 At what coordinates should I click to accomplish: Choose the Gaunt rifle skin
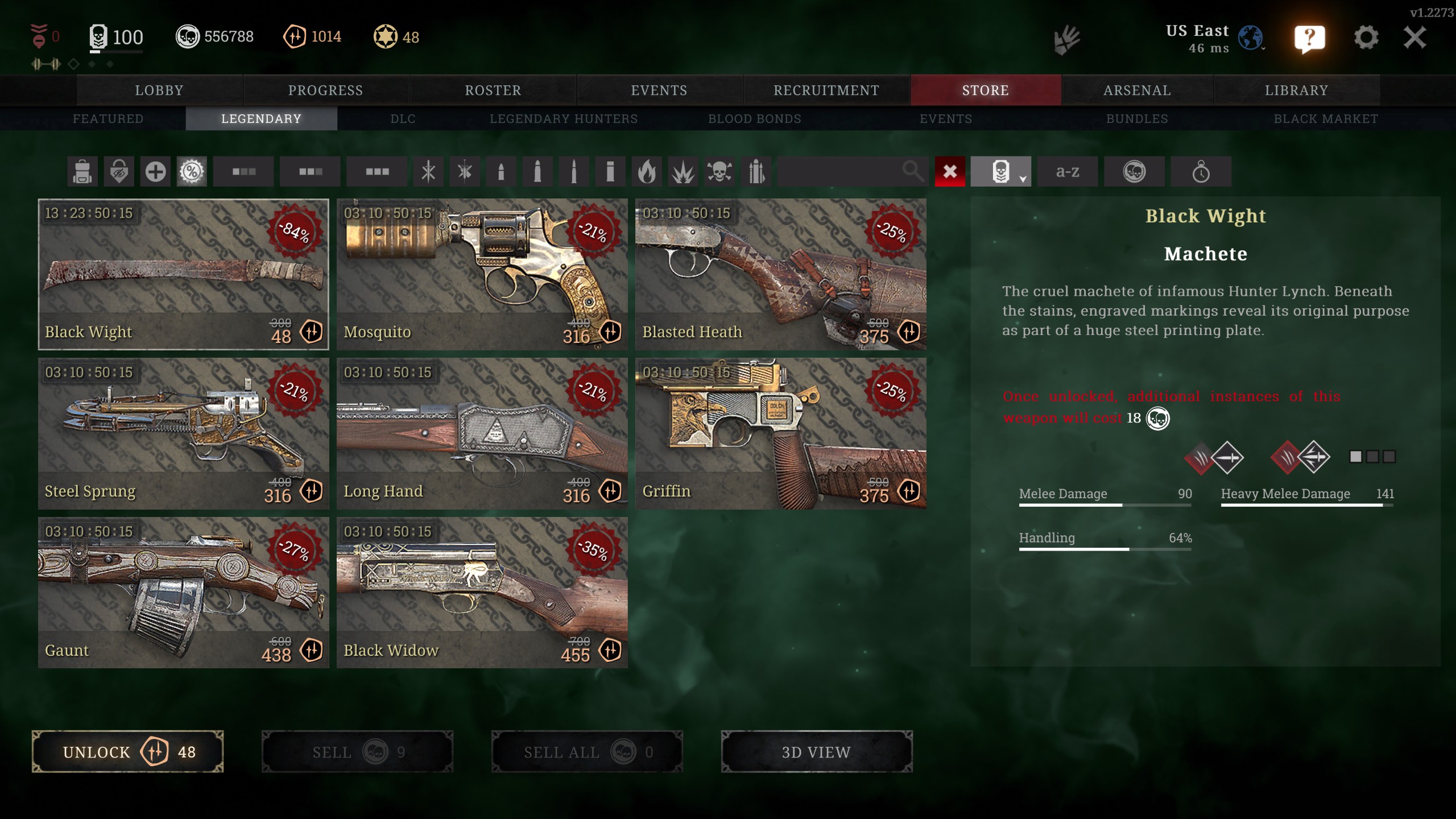183,592
